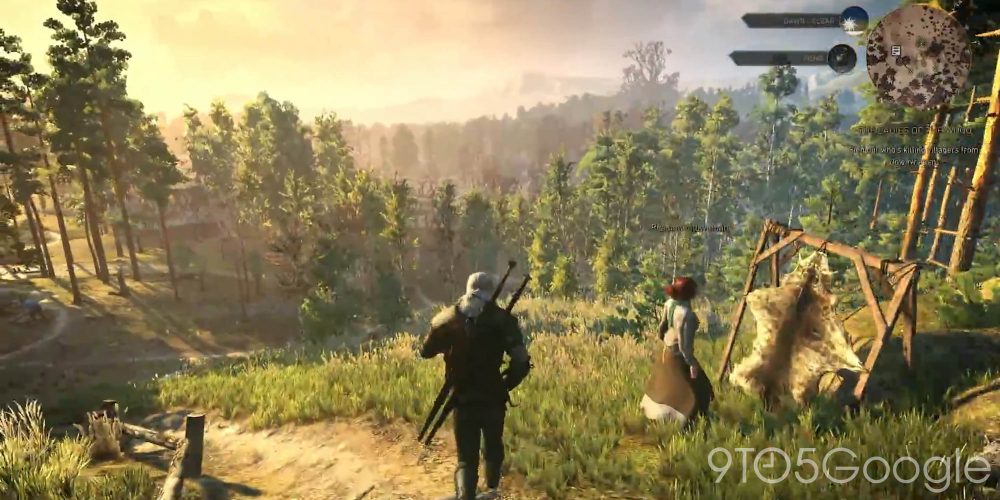Viewport: 1000px width, 500px height.
Task: Select the Fiend tracker round icon
Action: [842, 58]
